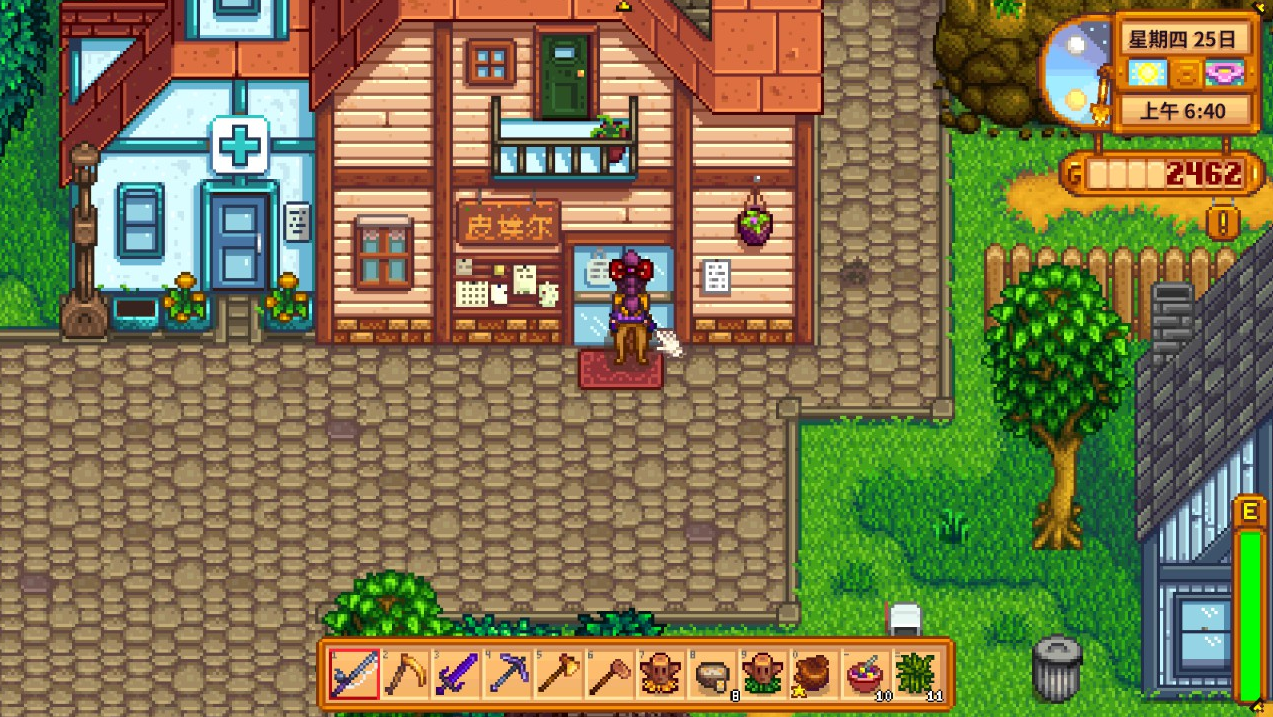Choose the green fiber stack of 11

pyautogui.click(x=918, y=674)
